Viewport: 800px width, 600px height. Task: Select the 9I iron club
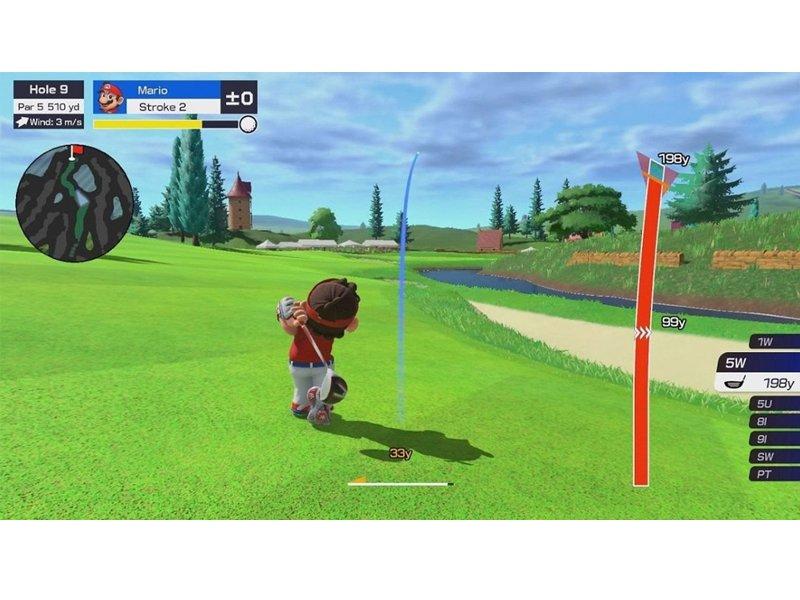tap(773, 439)
